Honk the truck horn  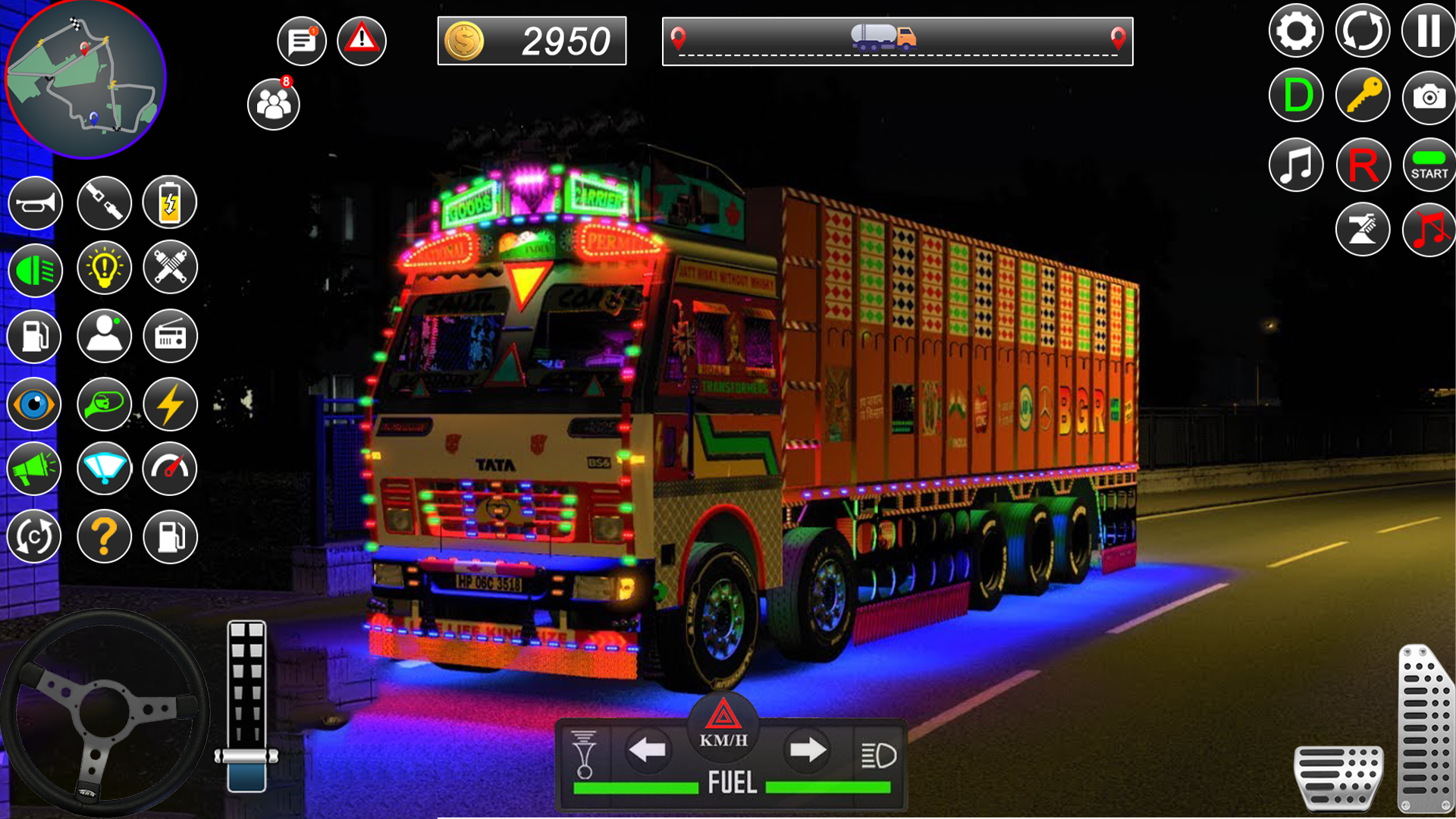(x=33, y=202)
